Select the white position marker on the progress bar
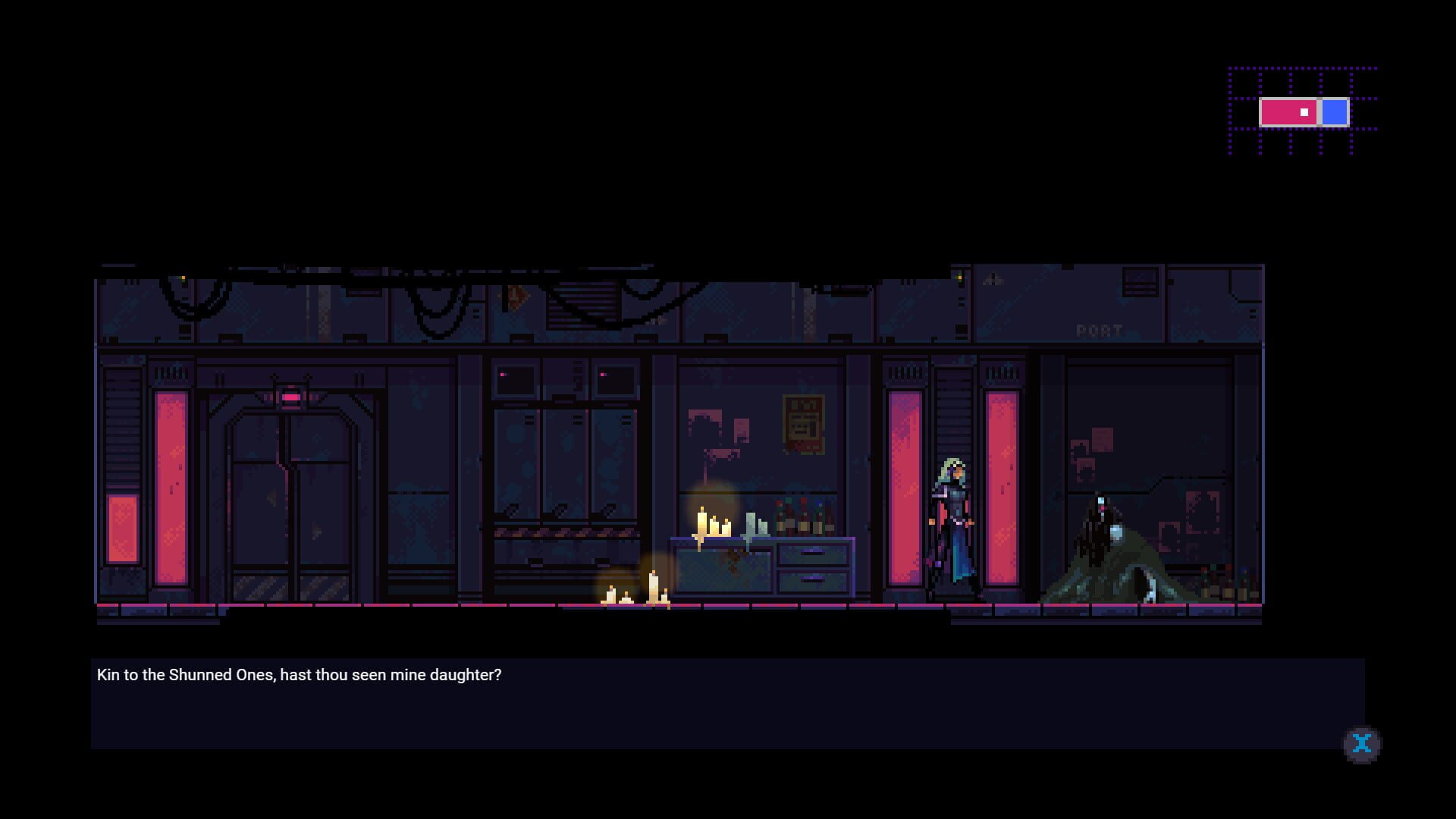Screen dimensions: 1456x819 point(1304,111)
